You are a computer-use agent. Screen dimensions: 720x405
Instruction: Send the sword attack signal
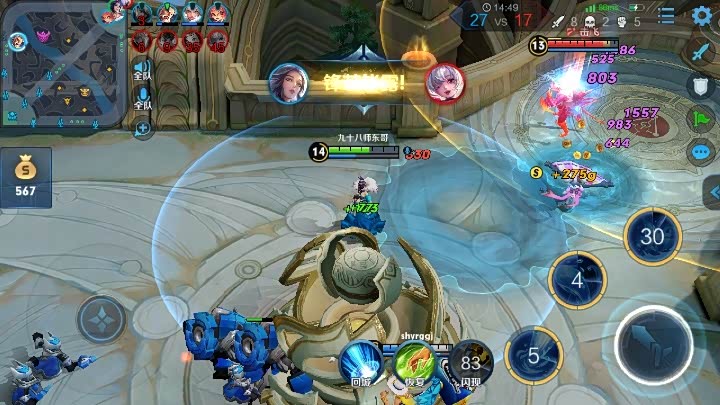(702, 51)
